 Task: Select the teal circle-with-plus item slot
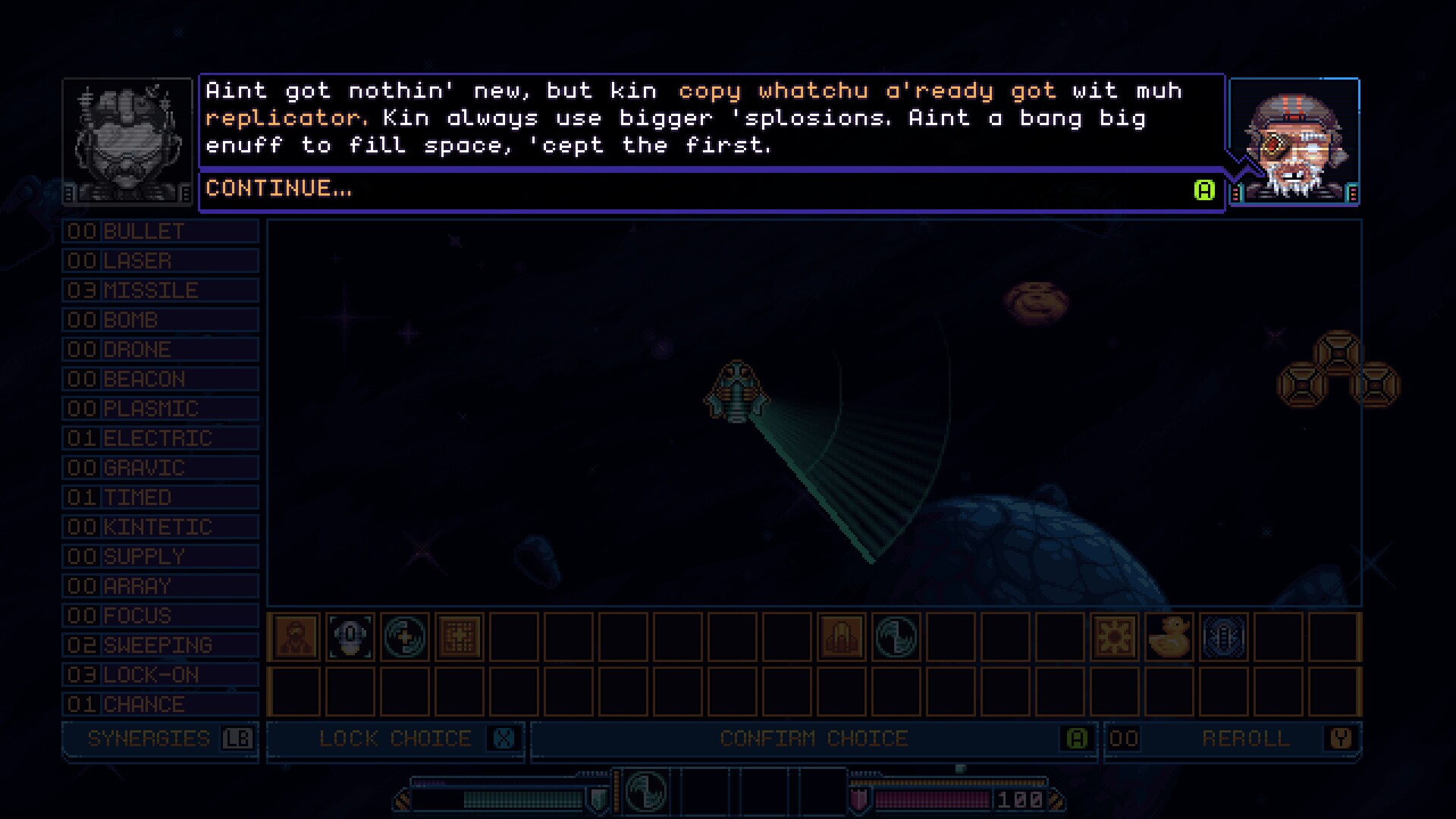click(x=405, y=636)
